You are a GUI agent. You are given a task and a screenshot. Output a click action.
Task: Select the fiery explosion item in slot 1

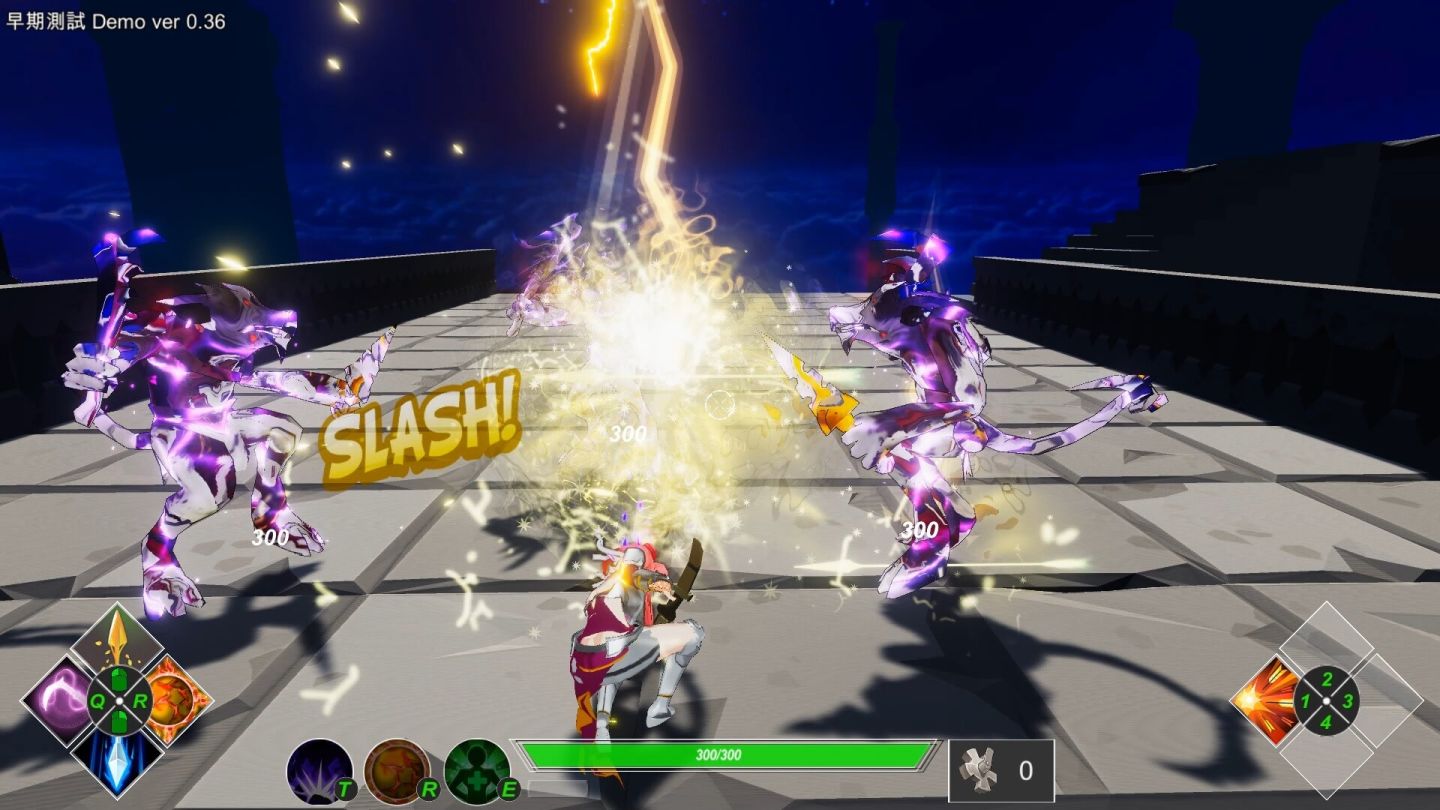click(1265, 700)
